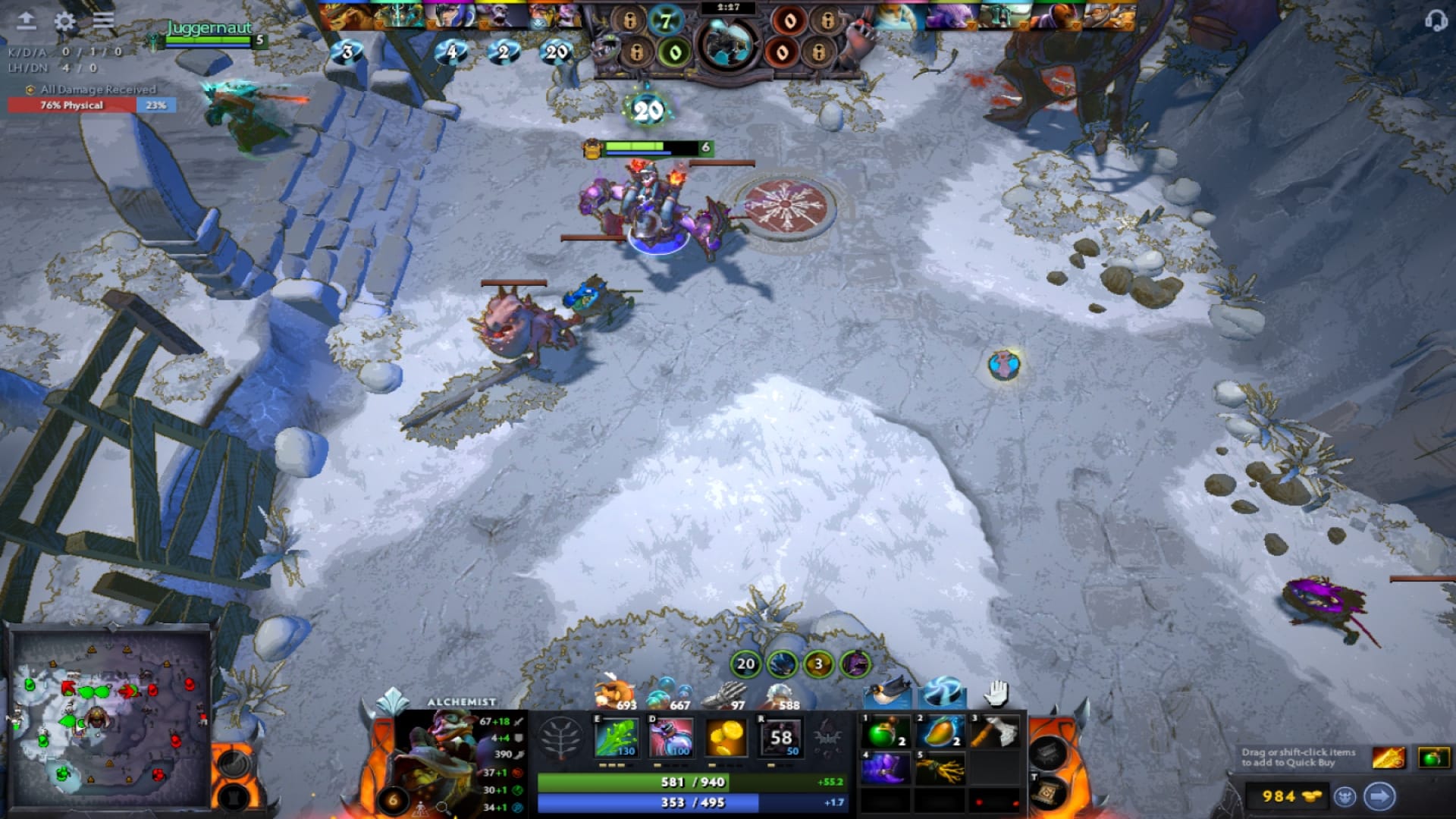Click the magnifying glass stats expander
This screenshot has width=1456, height=819.
coord(441,808)
